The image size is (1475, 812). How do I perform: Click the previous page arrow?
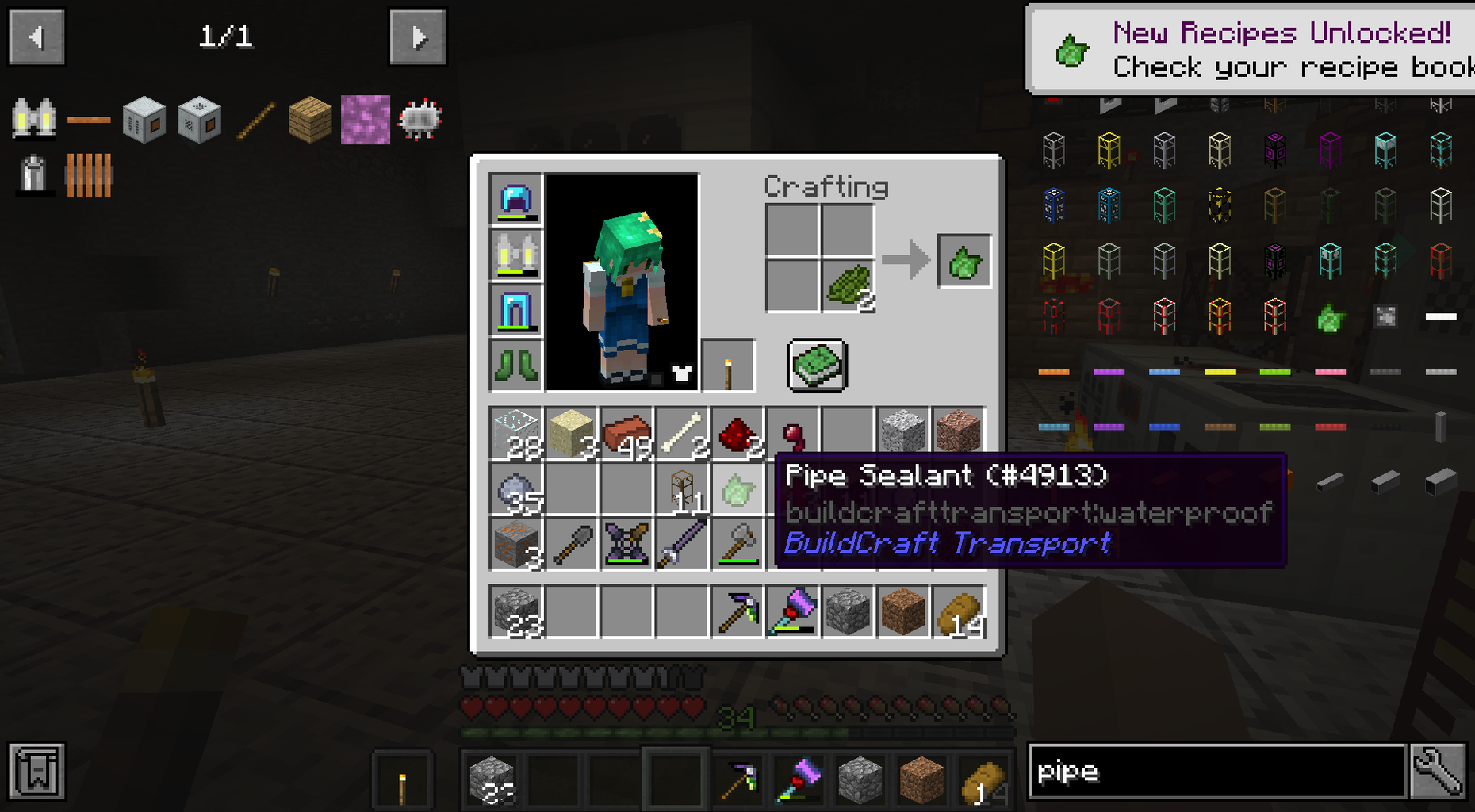pos(36,35)
